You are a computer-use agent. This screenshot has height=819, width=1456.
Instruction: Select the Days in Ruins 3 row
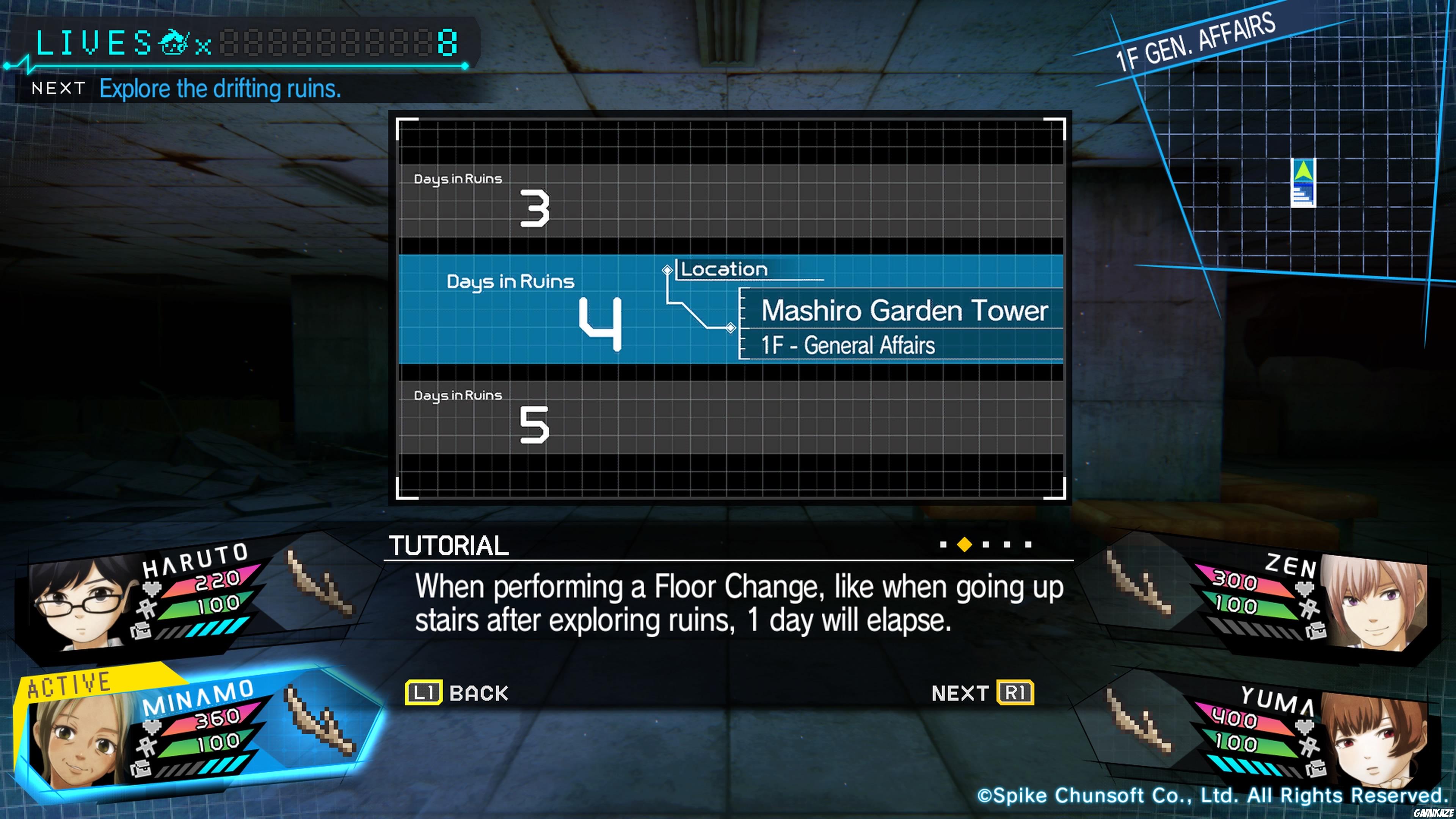coord(730,201)
